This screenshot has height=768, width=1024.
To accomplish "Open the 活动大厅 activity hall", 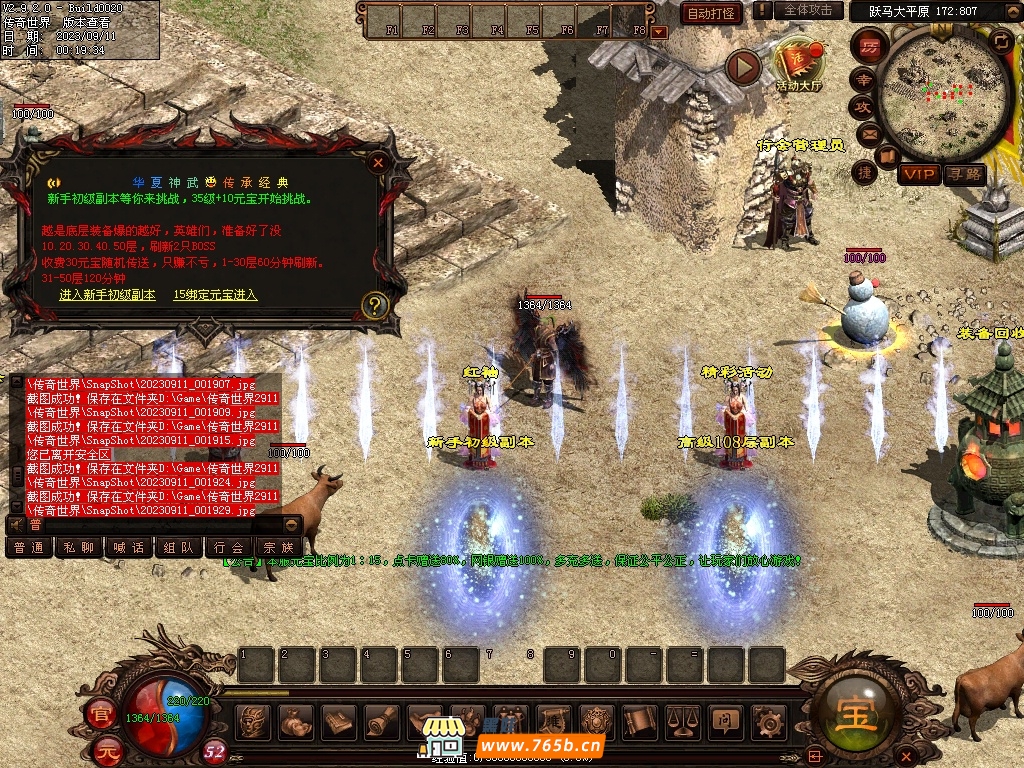I will (x=798, y=66).
